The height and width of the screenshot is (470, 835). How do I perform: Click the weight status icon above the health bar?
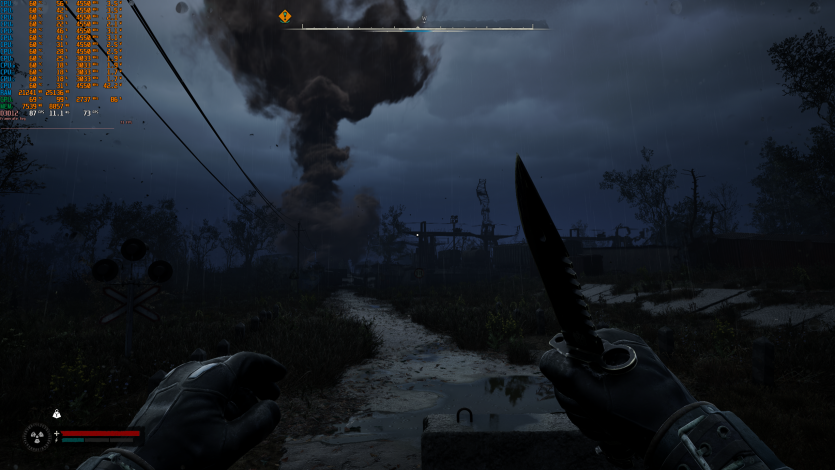(x=57, y=414)
